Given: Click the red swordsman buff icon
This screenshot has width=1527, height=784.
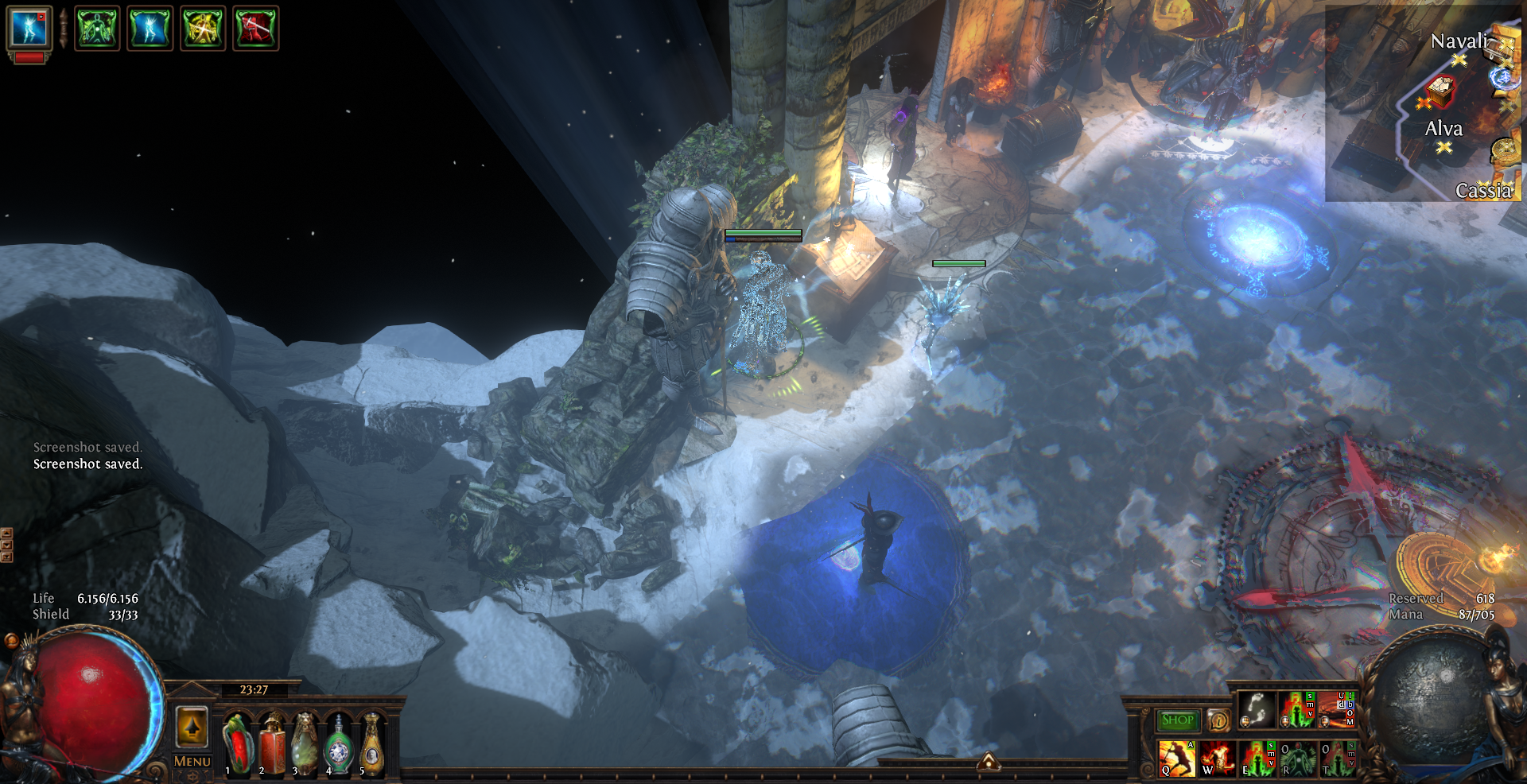Looking at the screenshot, I should [255, 29].
